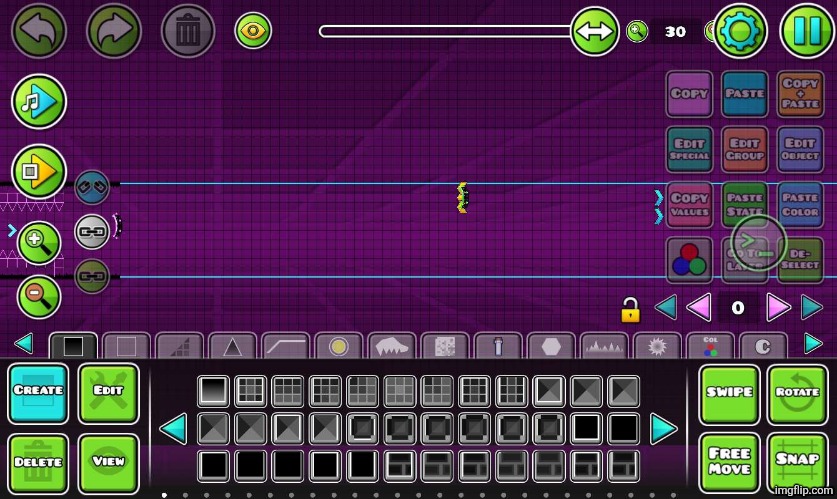Pause the editor with the pause button
Screen dimensions: 837x499
coord(805,31)
